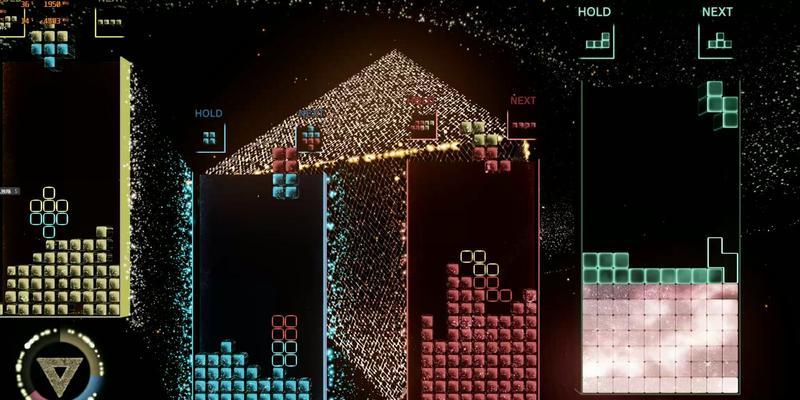Select the HOLD piece box above the green board
The width and height of the screenshot is (800, 400).
point(596,42)
